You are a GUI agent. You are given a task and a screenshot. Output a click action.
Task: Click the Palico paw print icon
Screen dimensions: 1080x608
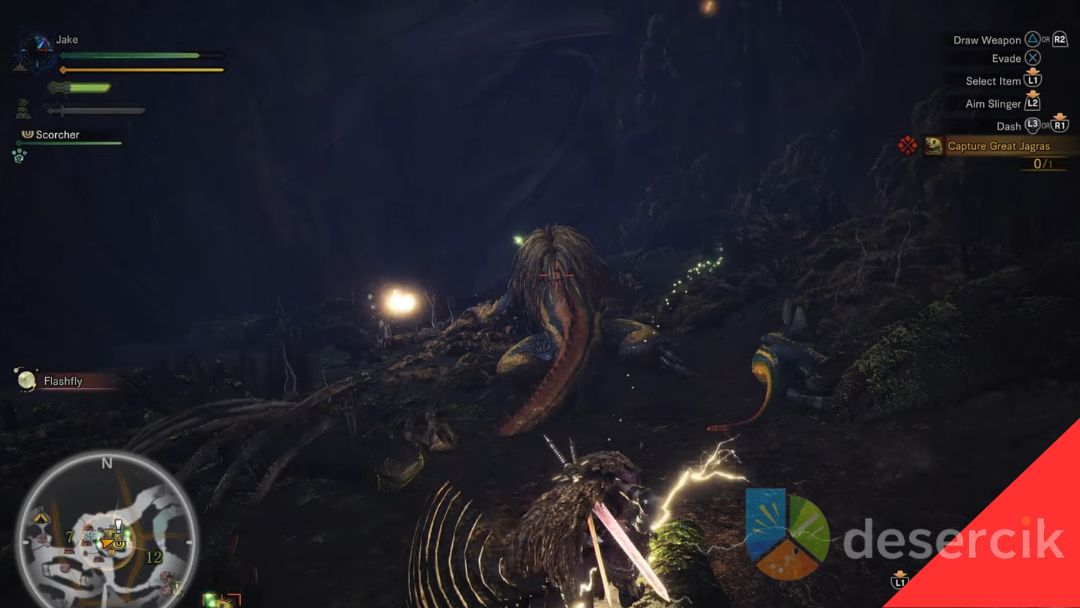point(19,156)
